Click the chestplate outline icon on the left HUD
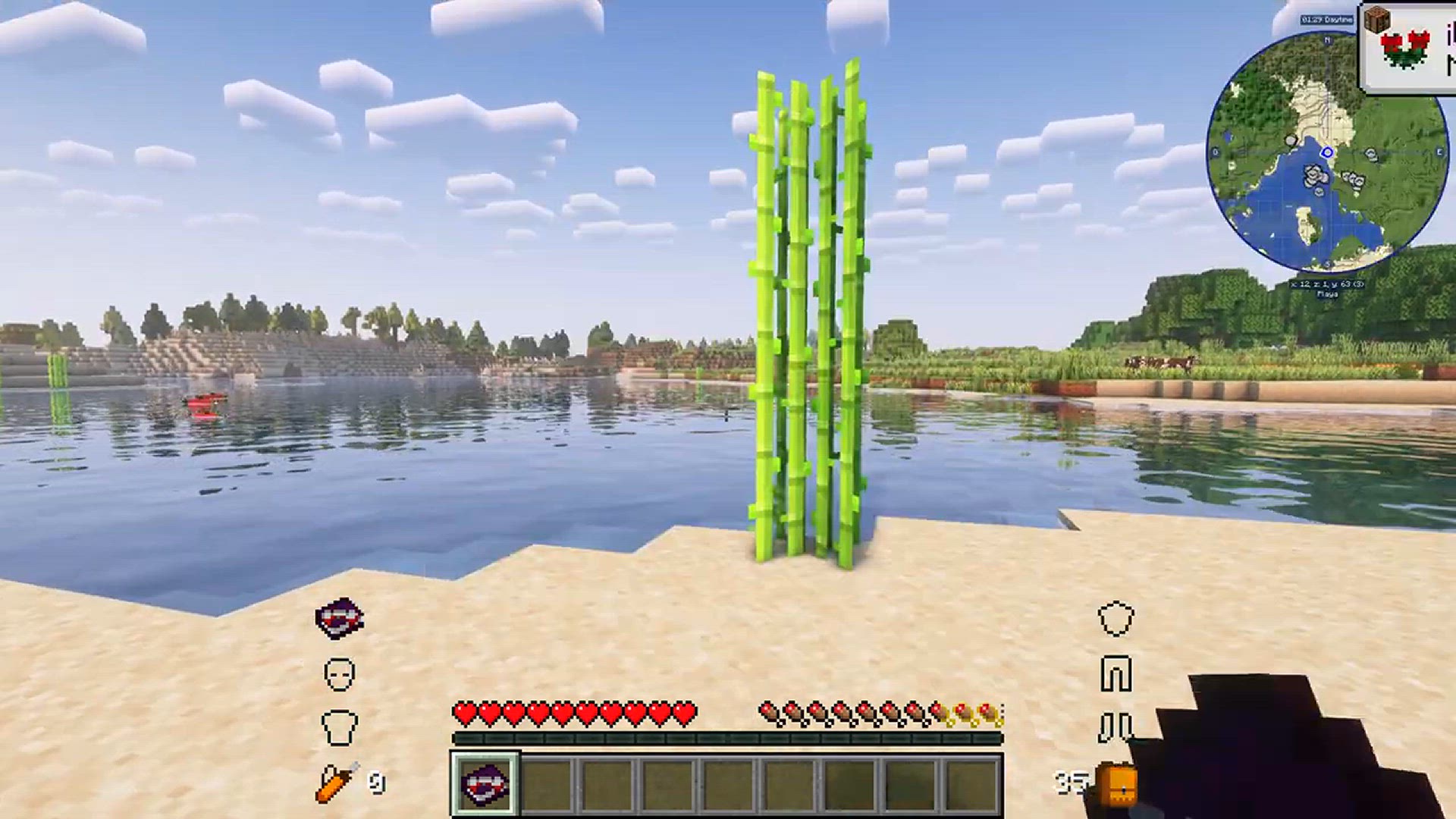This screenshot has width=1456, height=819. pyautogui.click(x=340, y=726)
